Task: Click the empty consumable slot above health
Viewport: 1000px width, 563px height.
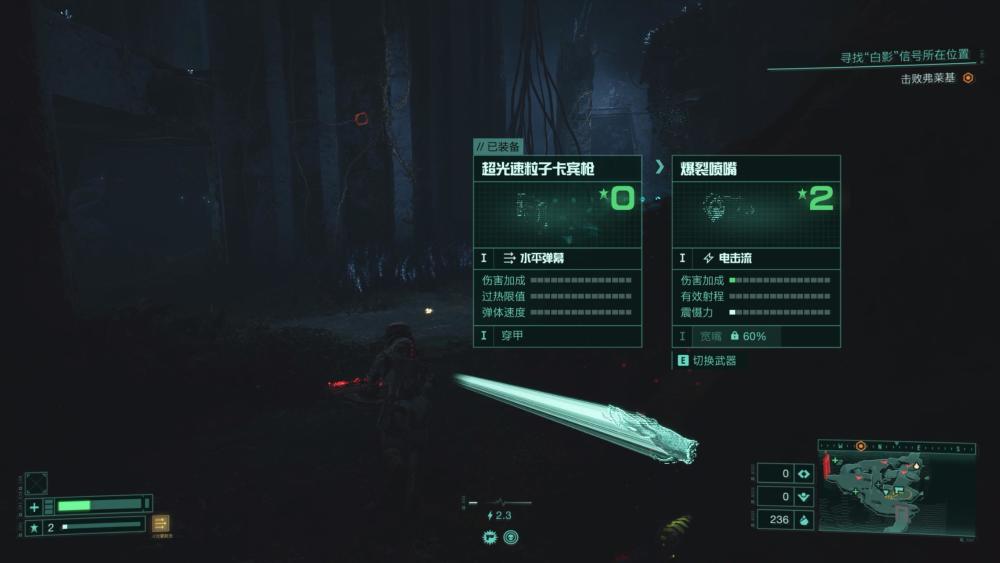Action: pyautogui.click(x=36, y=482)
